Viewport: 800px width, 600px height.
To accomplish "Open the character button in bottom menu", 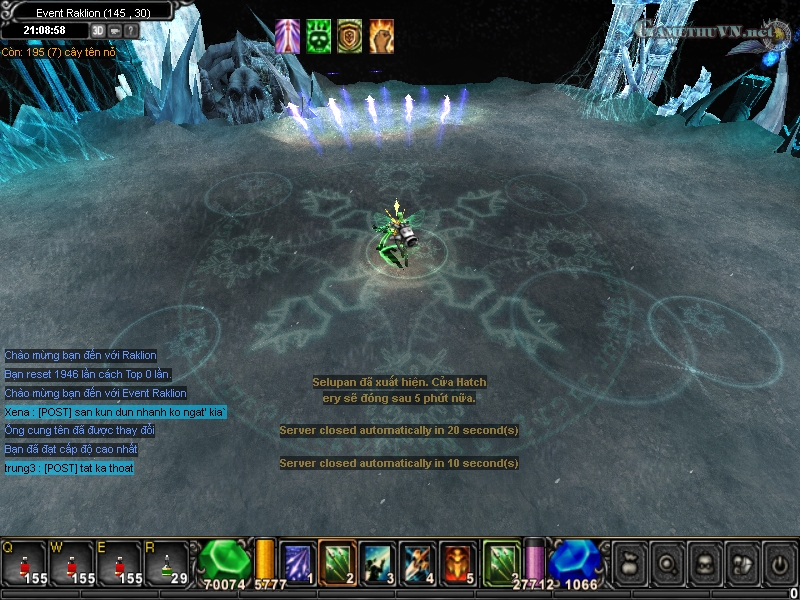I will (703, 563).
